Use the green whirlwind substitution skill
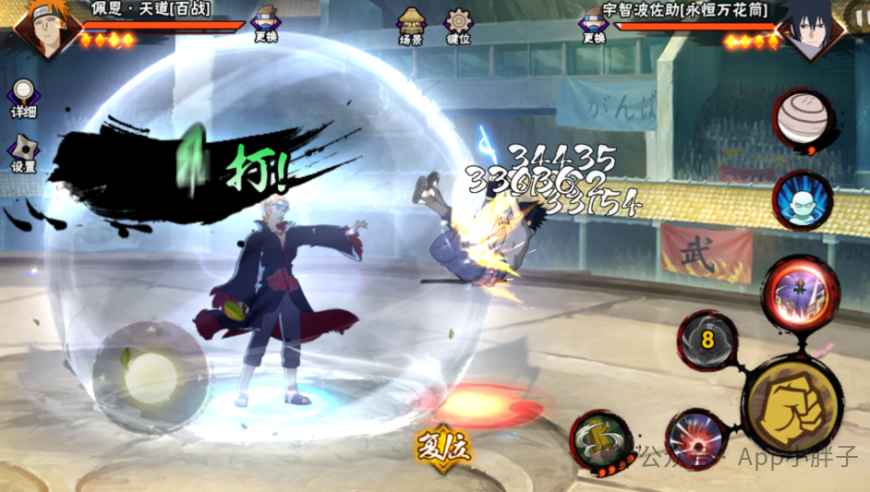 pos(601,442)
